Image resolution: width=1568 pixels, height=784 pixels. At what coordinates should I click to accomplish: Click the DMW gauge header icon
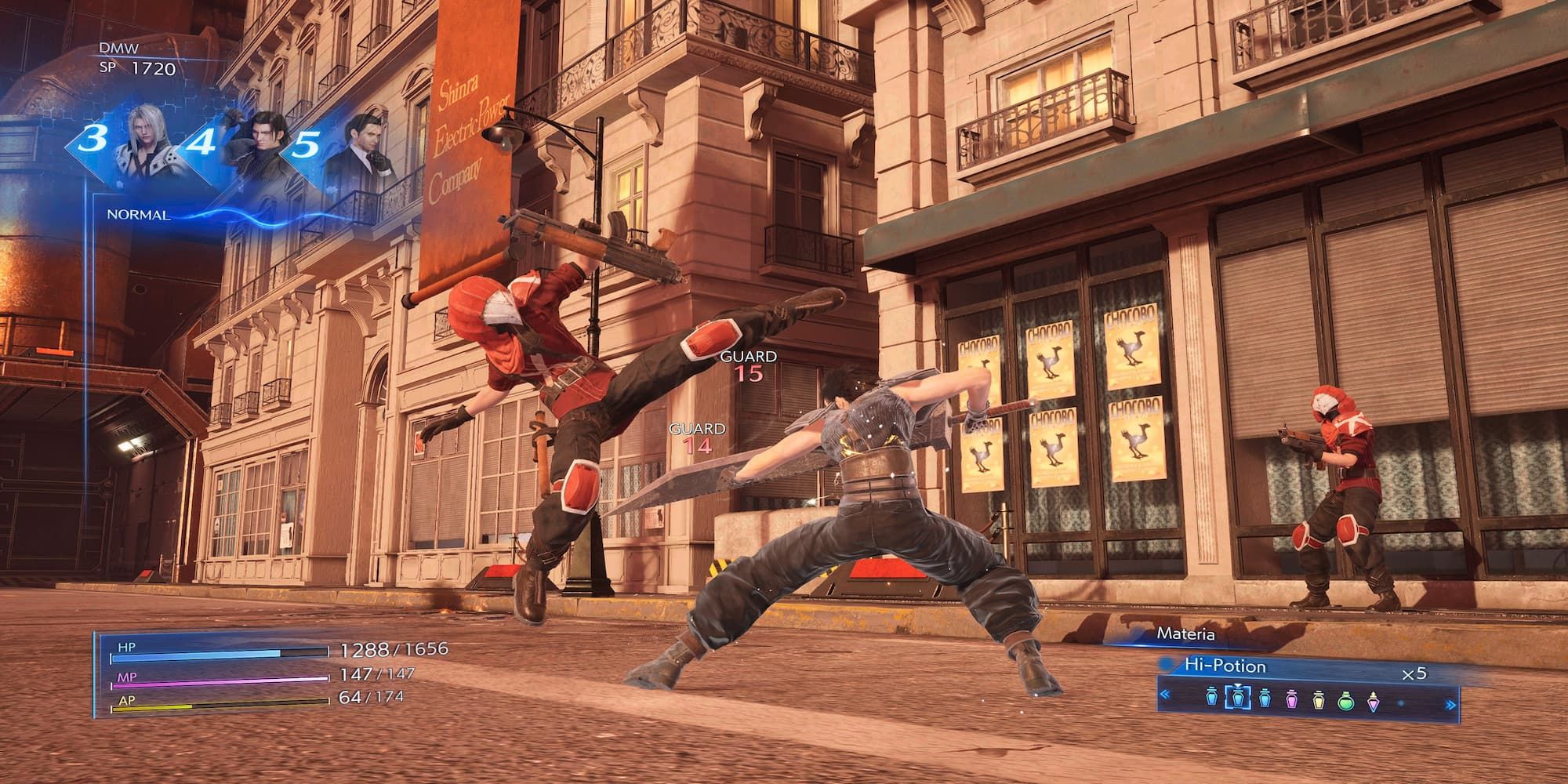click(x=118, y=47)
